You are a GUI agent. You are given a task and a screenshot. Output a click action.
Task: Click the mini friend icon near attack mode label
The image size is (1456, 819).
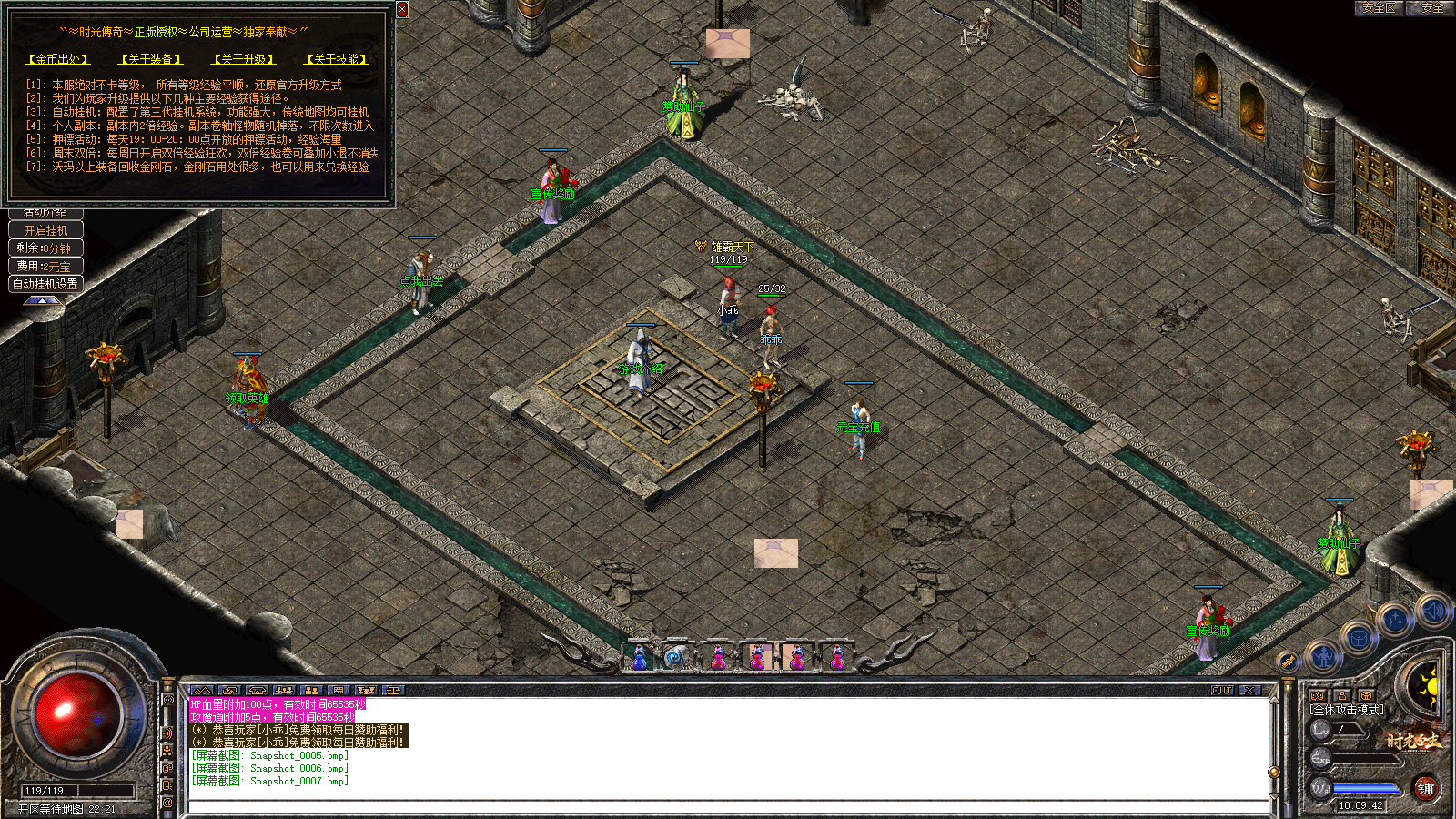(x=1341, y=696)
